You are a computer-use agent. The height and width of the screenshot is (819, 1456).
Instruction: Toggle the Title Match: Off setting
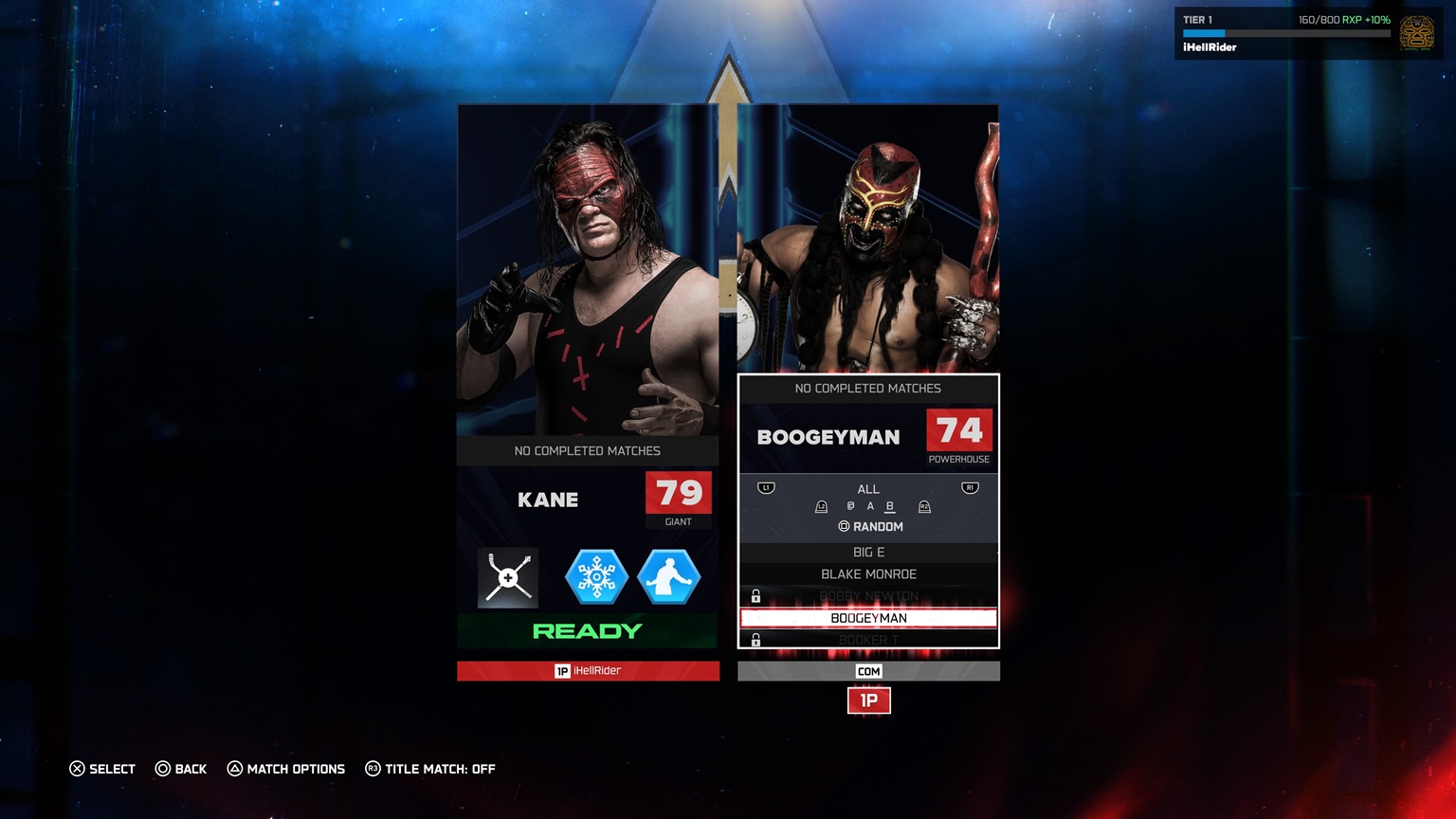tap(430, 769)
